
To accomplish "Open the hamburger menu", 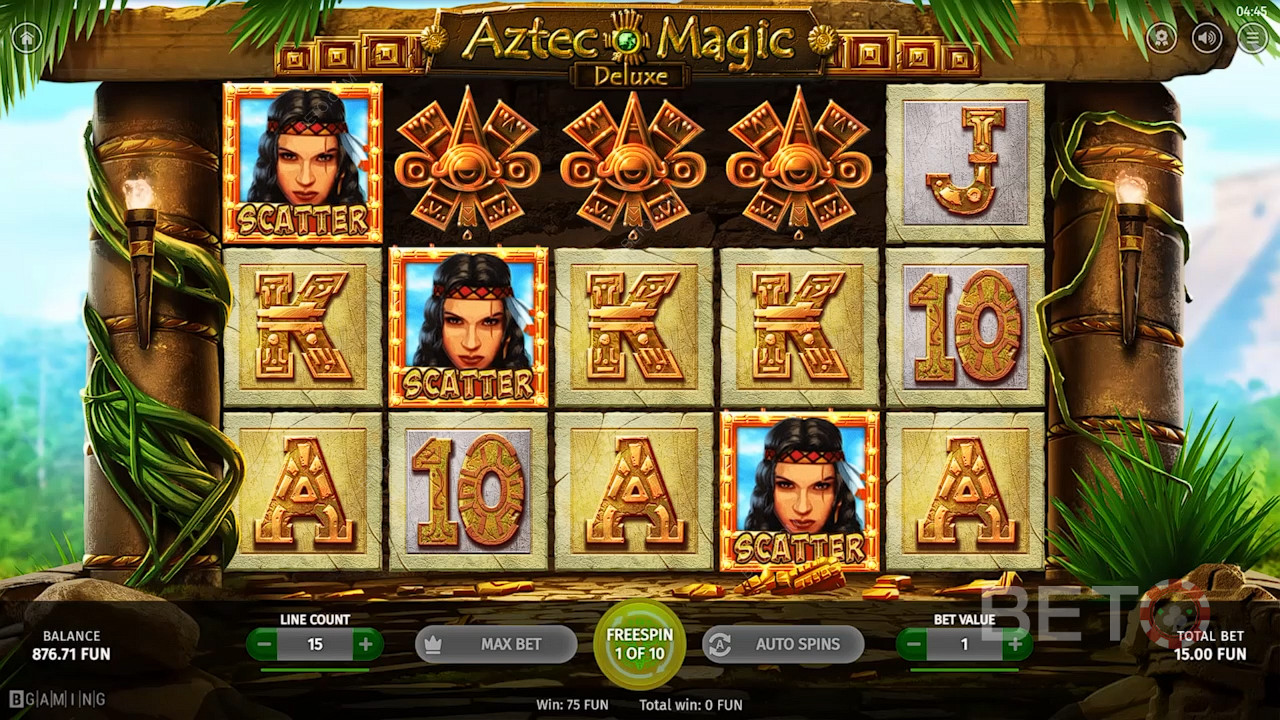I will pos(1252,38).
